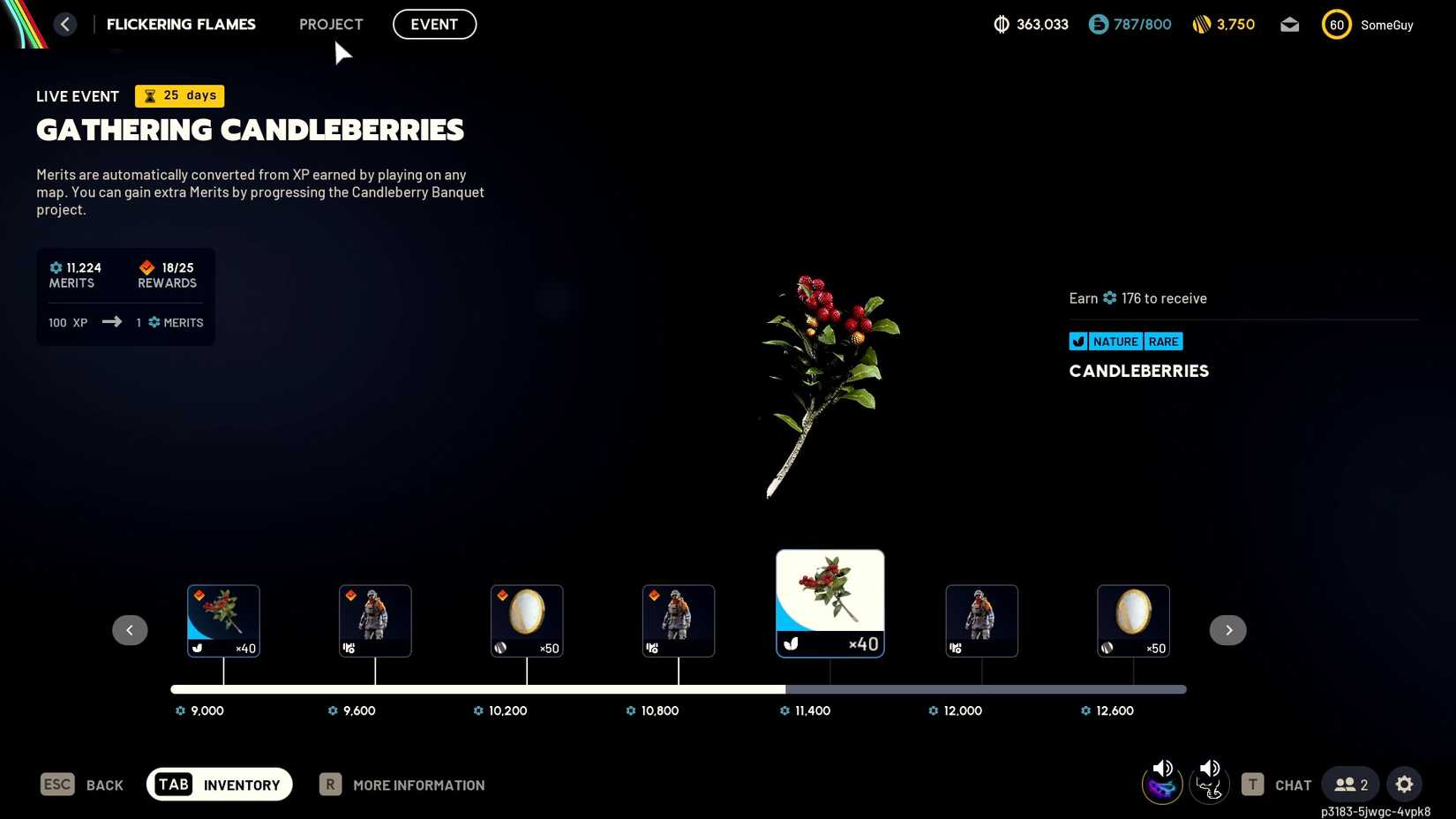Select the Event tab

click(x=434, y=24)
